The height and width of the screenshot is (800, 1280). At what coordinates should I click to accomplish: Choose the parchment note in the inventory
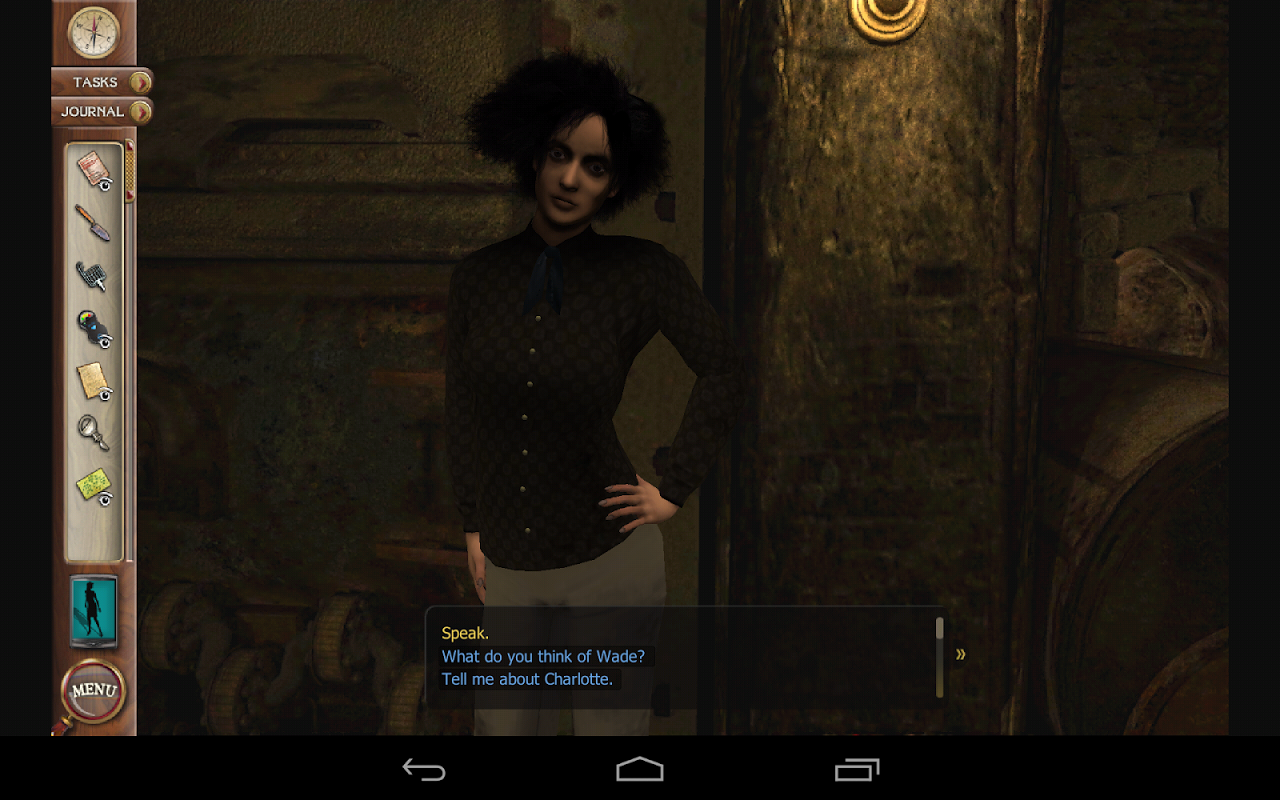[90, 378]
